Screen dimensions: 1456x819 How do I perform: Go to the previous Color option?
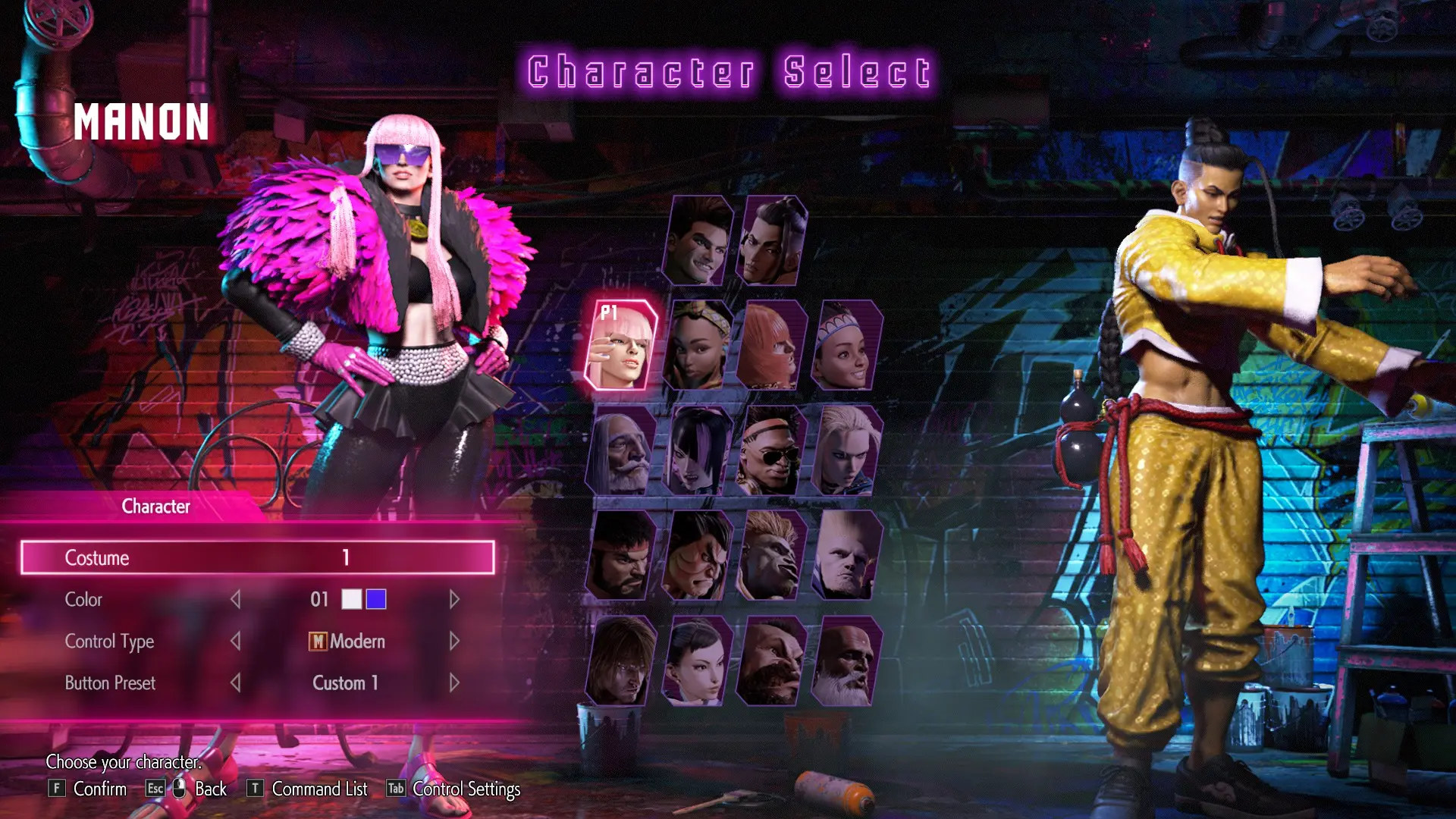pyautogui.click(x=236, y=600)
